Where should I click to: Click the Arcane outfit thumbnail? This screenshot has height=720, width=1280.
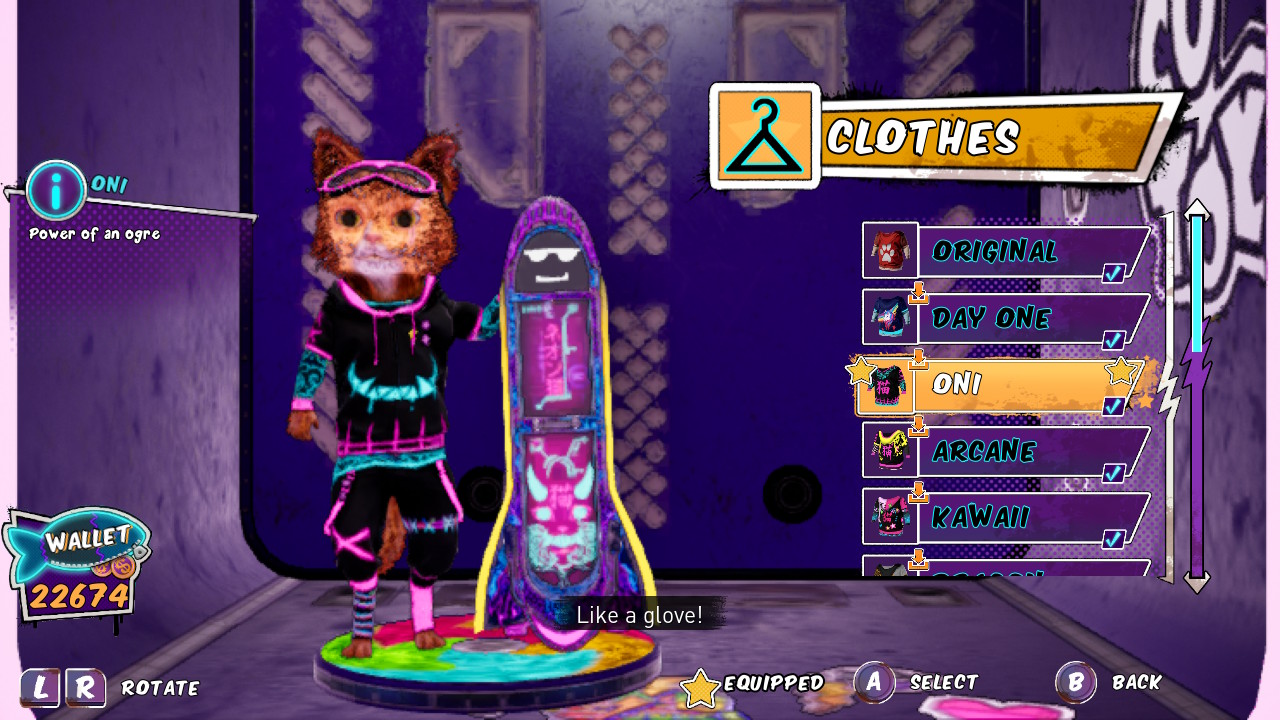click(x=888, y=452)
